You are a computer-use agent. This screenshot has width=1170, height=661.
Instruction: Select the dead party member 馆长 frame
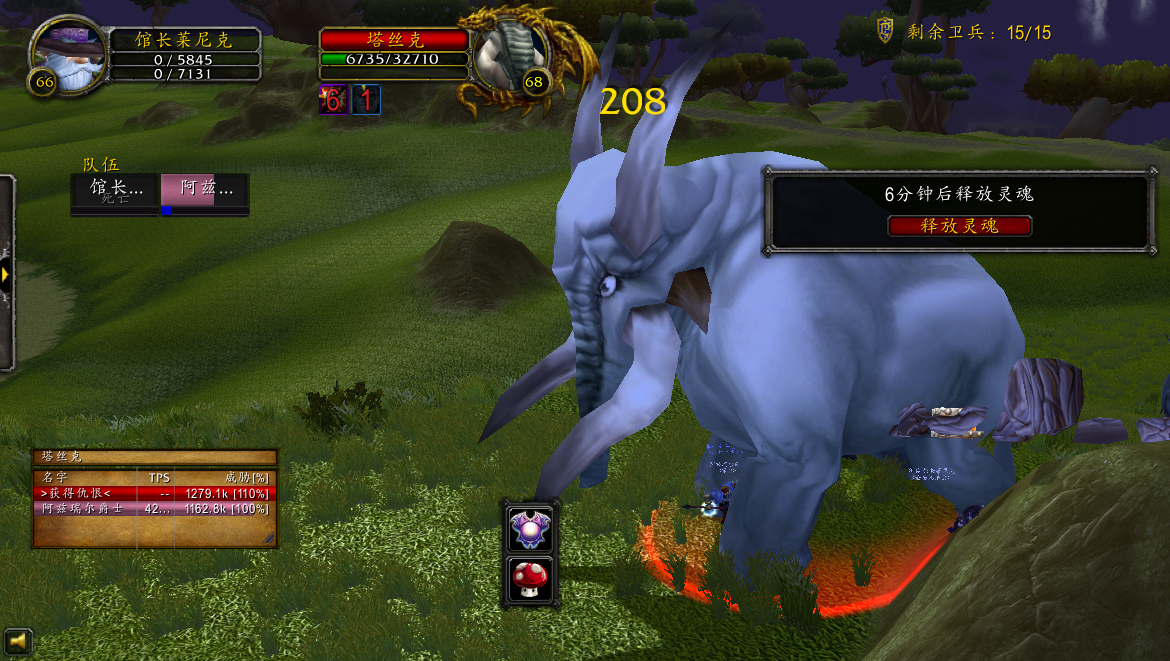pos(115,190)
